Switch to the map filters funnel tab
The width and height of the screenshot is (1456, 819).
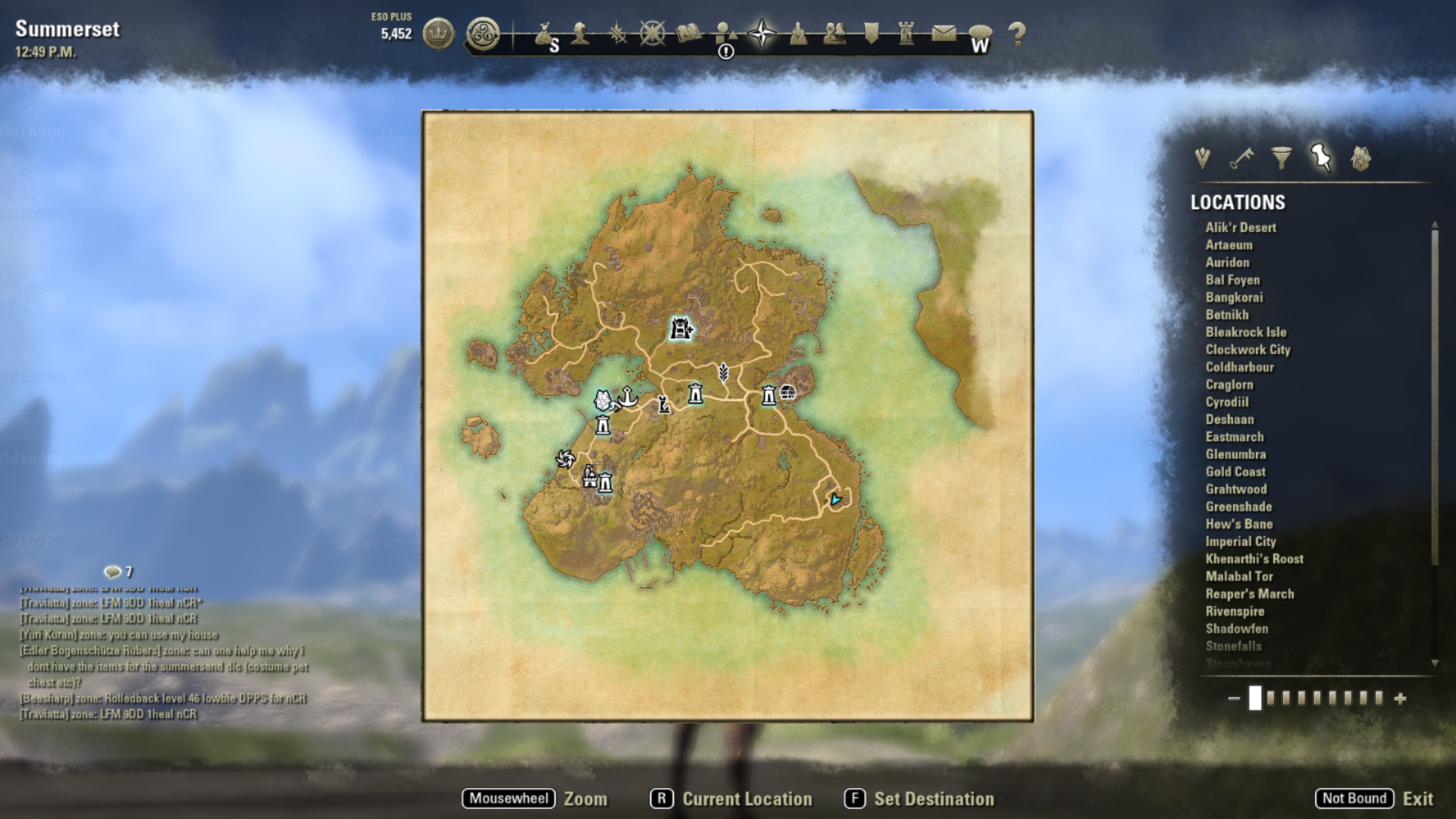coord(1281,158)
